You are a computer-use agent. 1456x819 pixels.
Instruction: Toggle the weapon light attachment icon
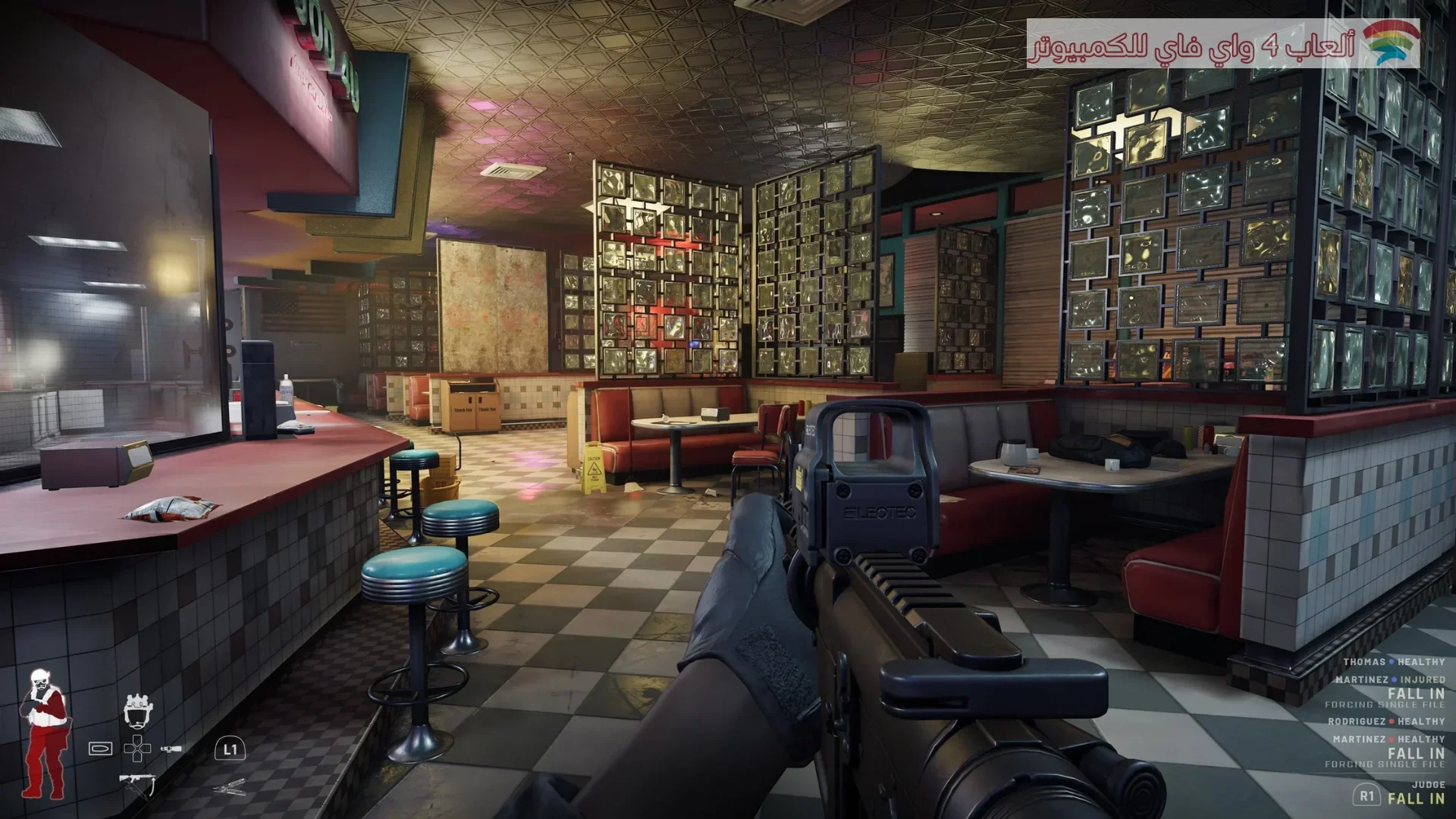point(171,748)
